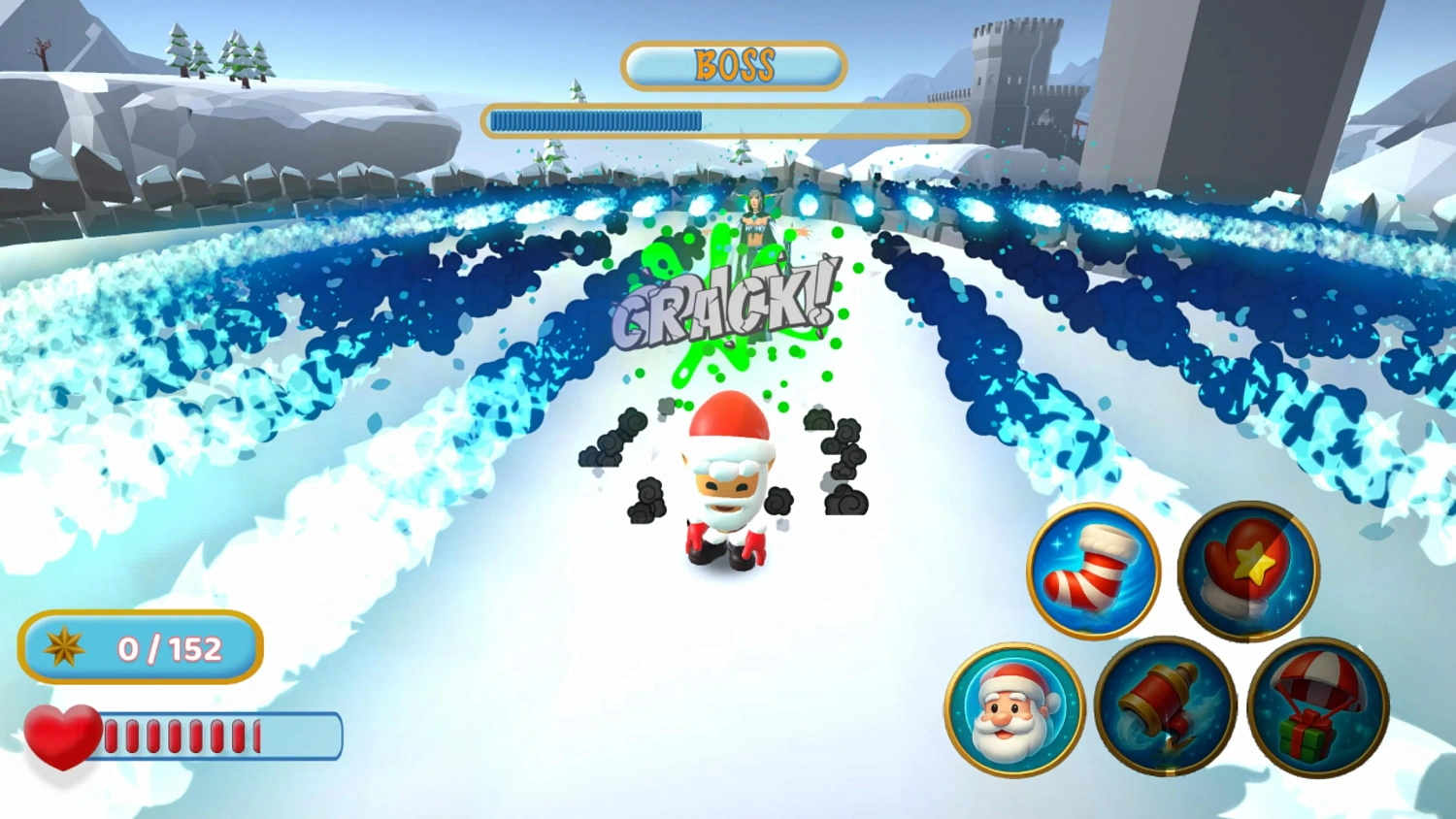The image size is (1456, 819).
Task: Select the Santa player character
Action: (728, 485)
